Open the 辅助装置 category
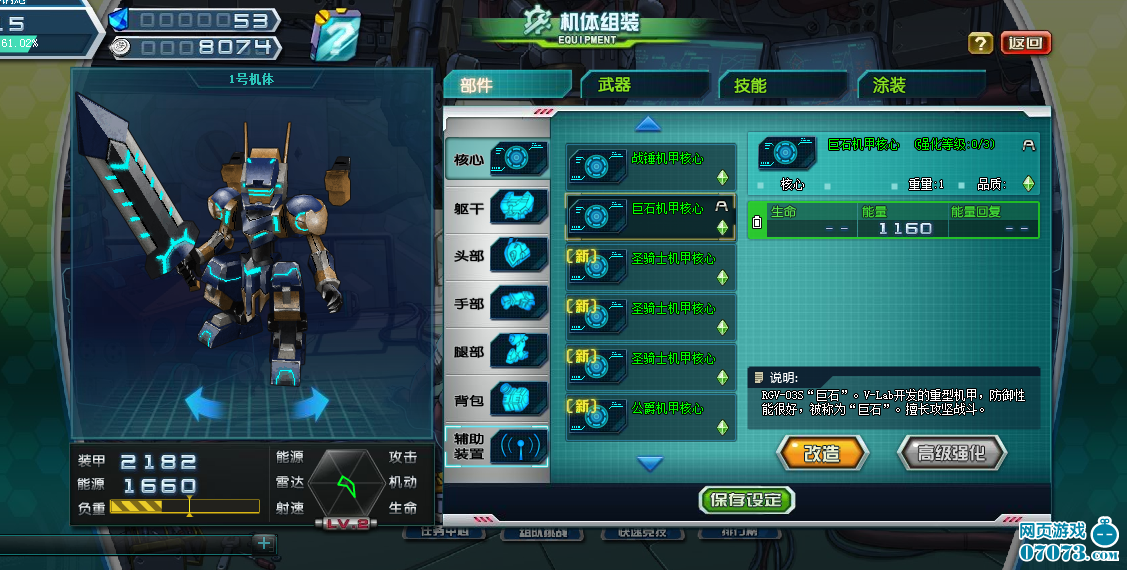The width and height of the screenshot is (1127, 570). 497,446
